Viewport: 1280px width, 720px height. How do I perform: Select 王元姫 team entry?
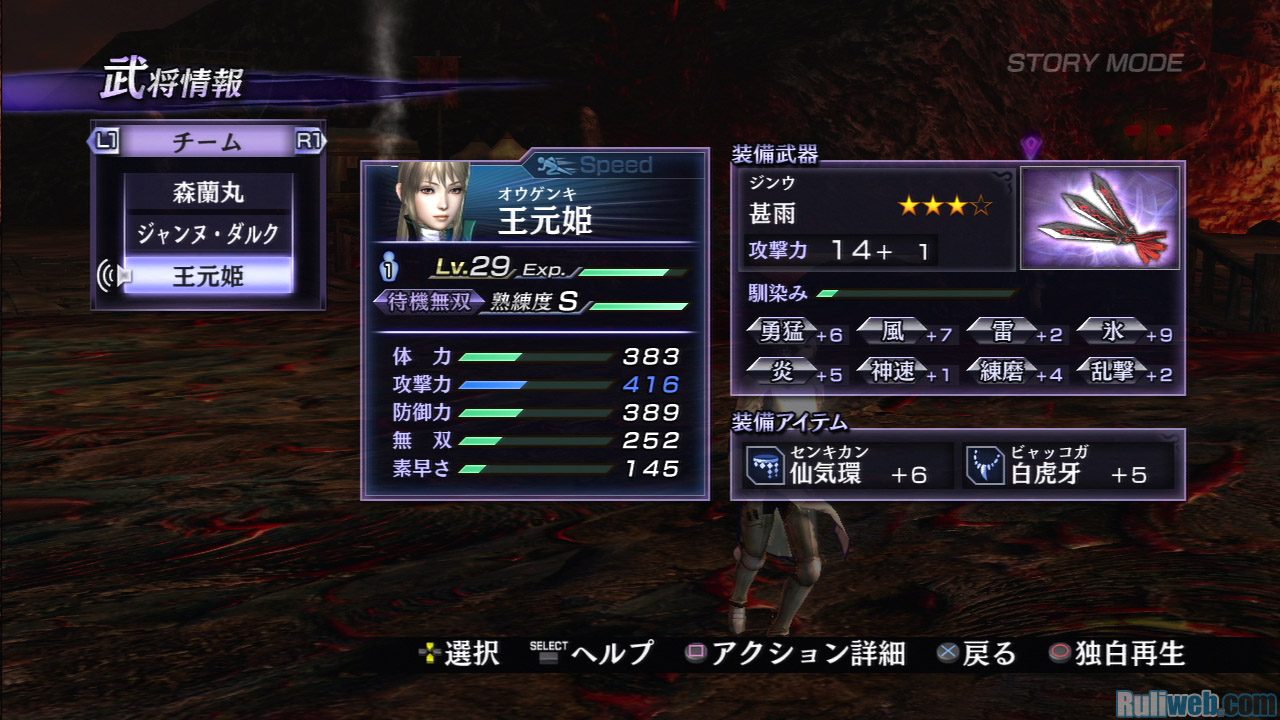tap(208, 276)
